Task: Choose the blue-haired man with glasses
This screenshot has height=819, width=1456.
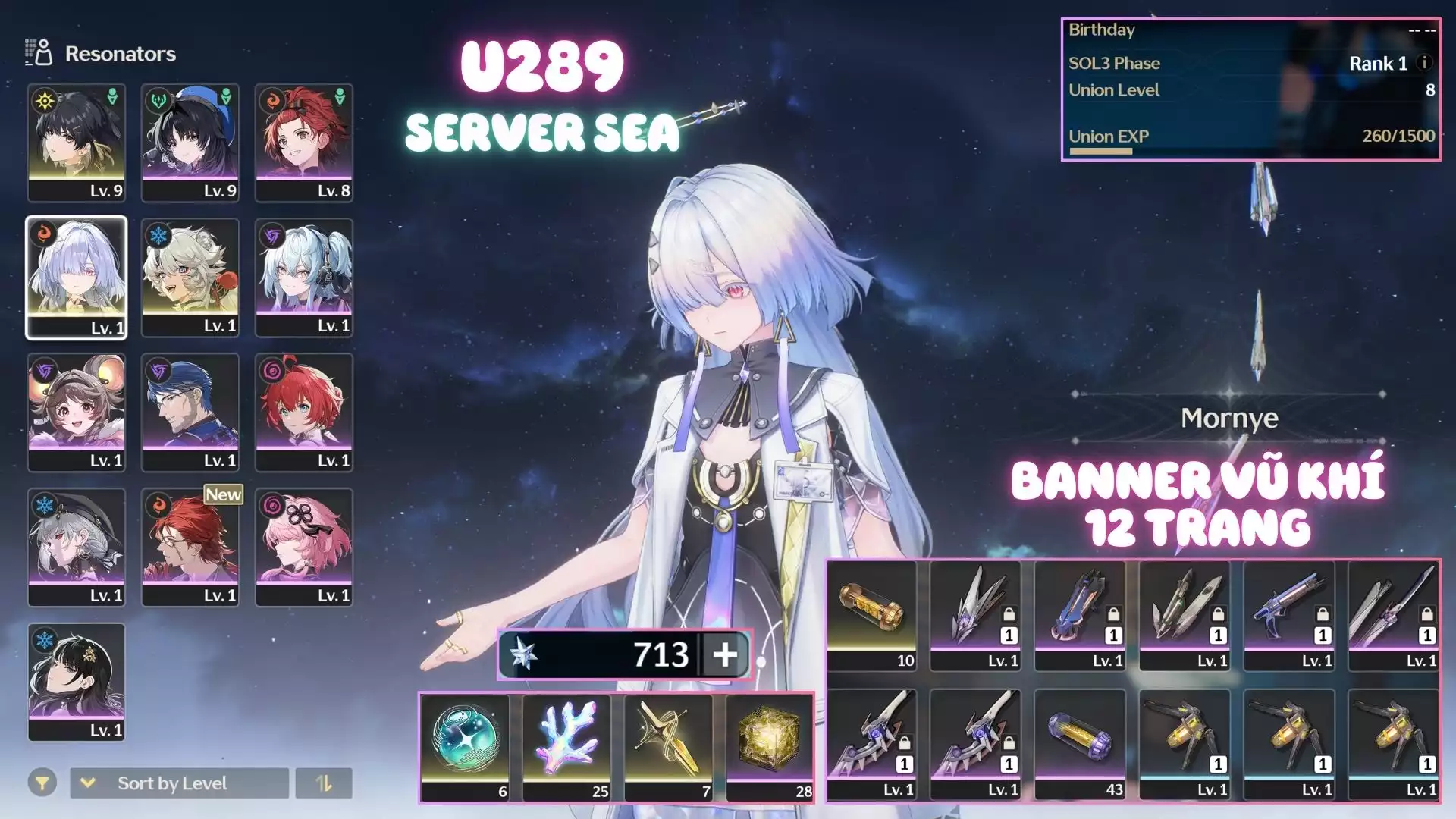Action: coord(190,413)
